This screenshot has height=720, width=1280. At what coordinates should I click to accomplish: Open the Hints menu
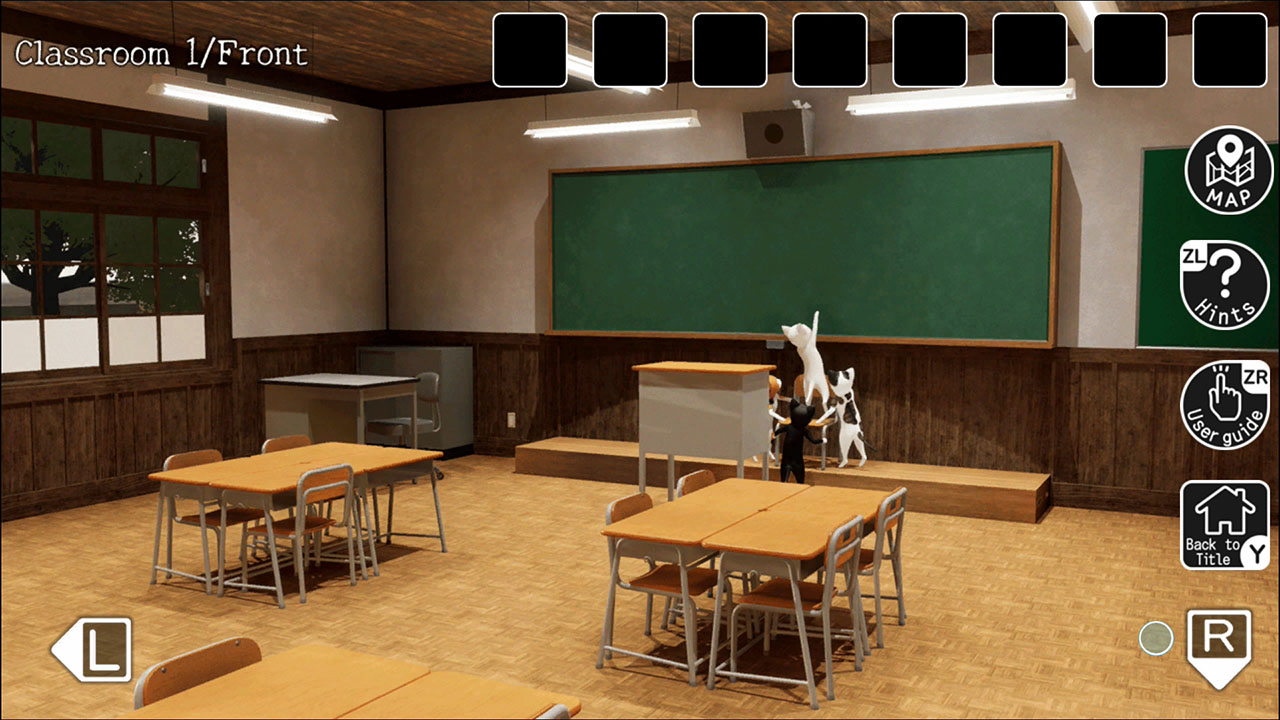tap(1226, 286)
